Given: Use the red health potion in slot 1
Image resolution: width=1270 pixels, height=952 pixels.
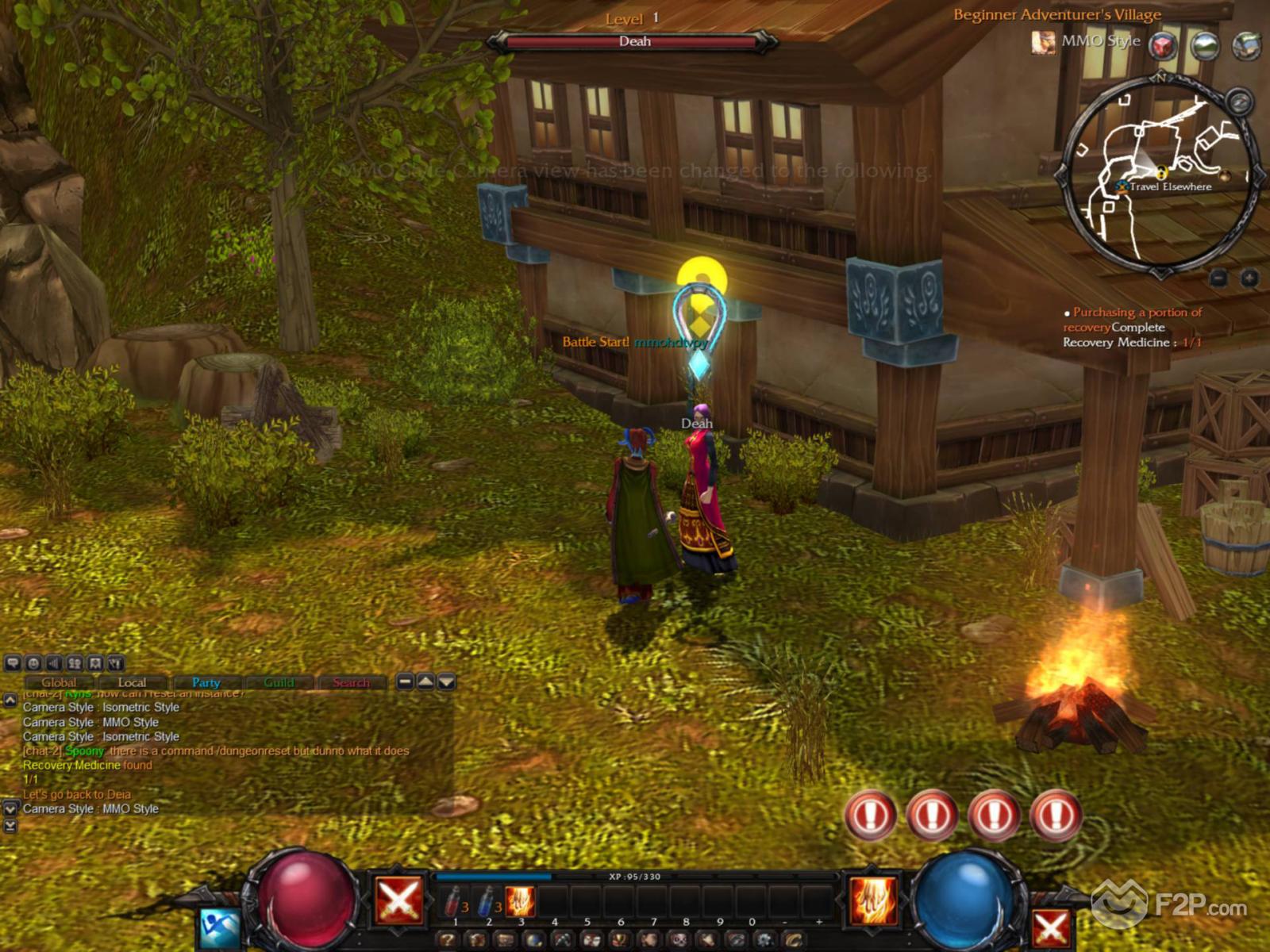Looking at the screenshot, I should tap(454, 902).
